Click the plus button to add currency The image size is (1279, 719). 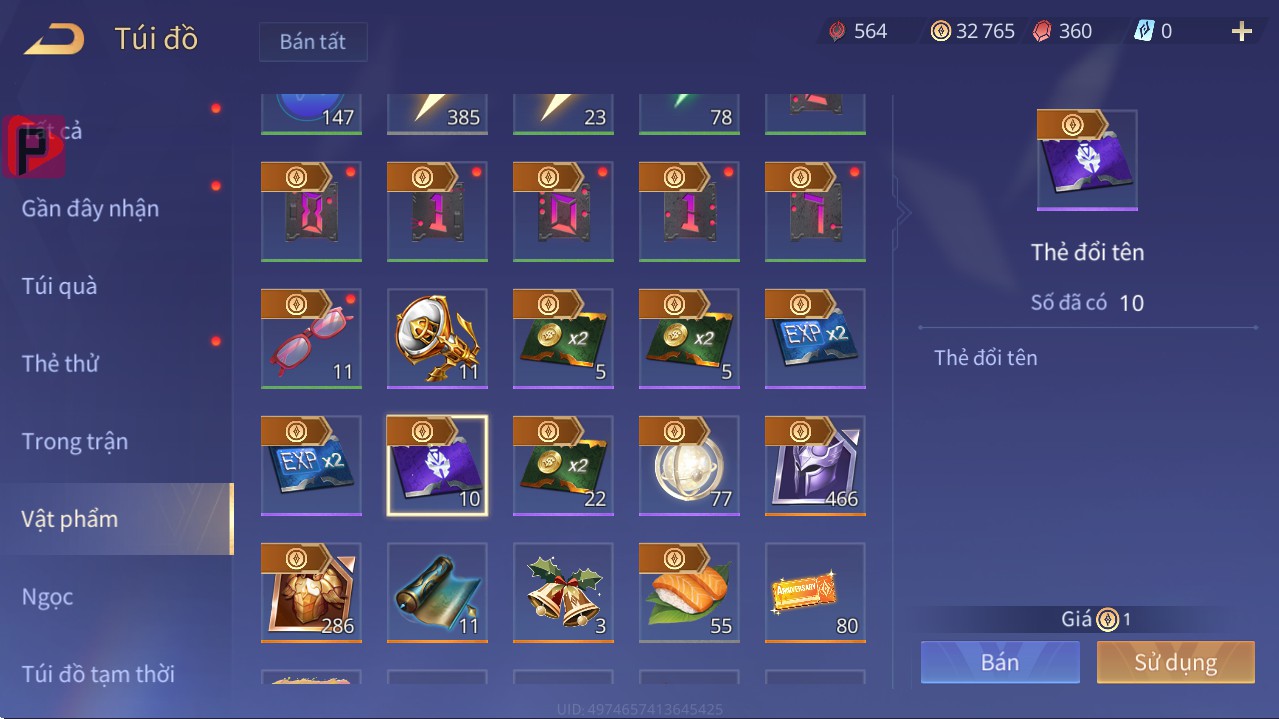coord(1242,32)
